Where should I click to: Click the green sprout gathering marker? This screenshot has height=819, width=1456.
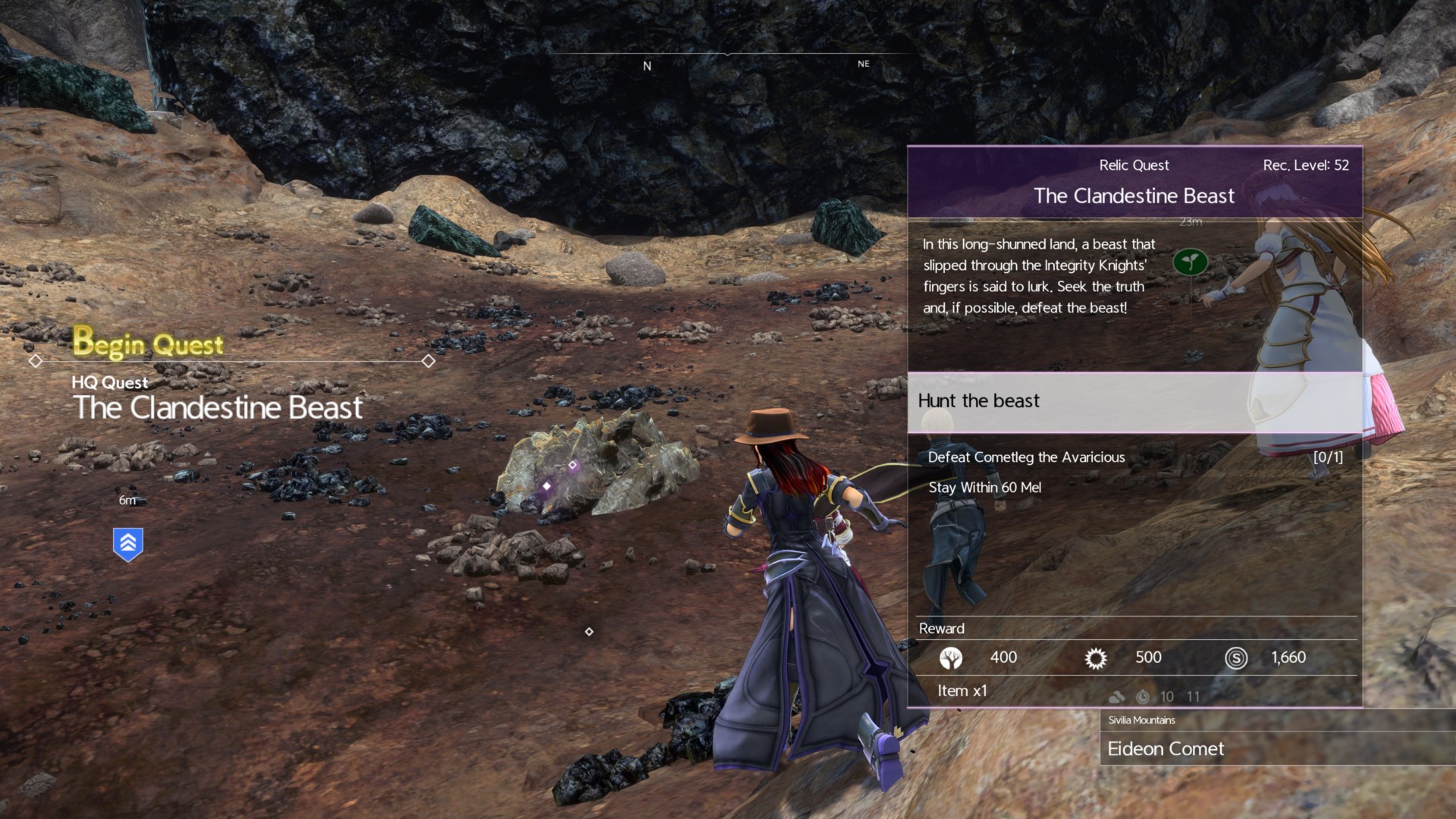point(1190,262)
